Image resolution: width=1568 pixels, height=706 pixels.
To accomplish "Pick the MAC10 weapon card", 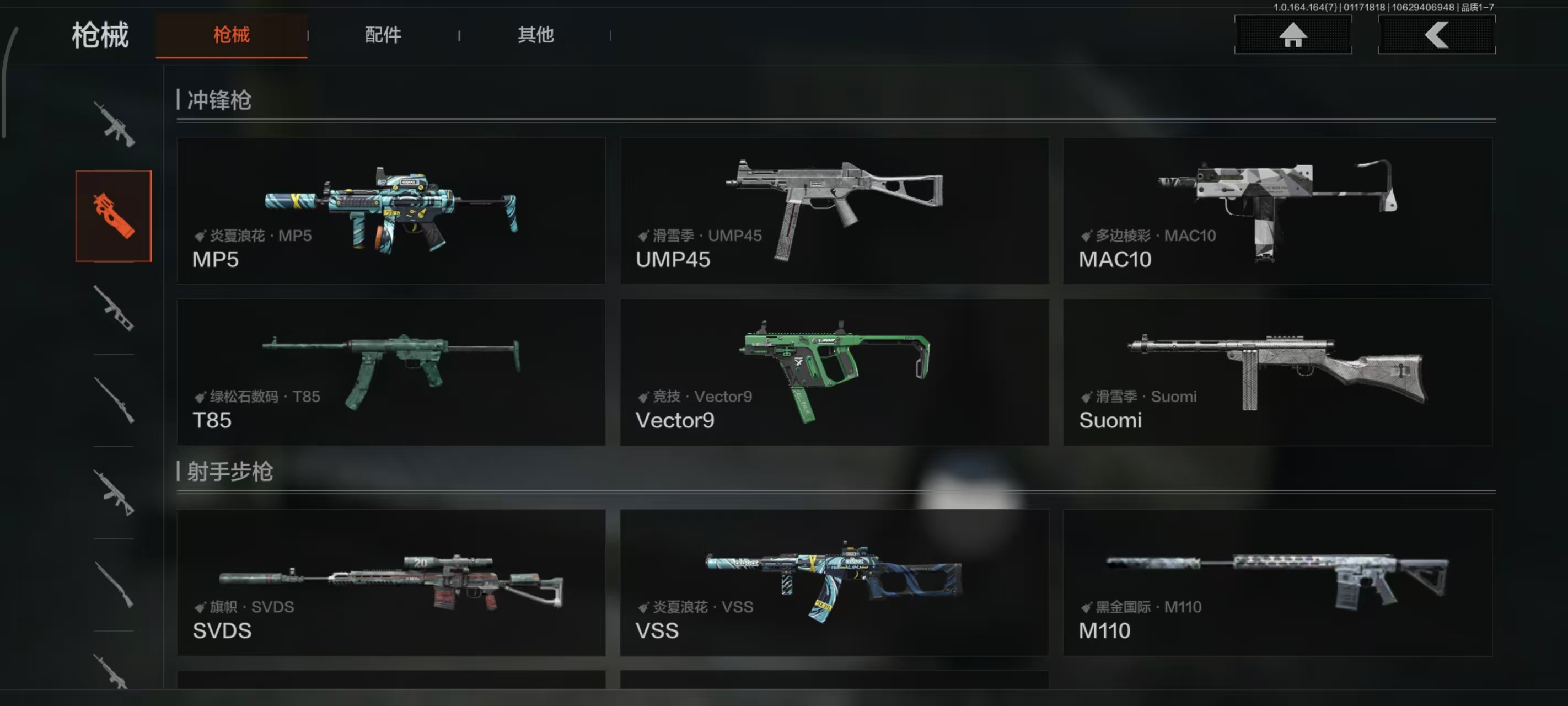I will (x=1277, y=211).
